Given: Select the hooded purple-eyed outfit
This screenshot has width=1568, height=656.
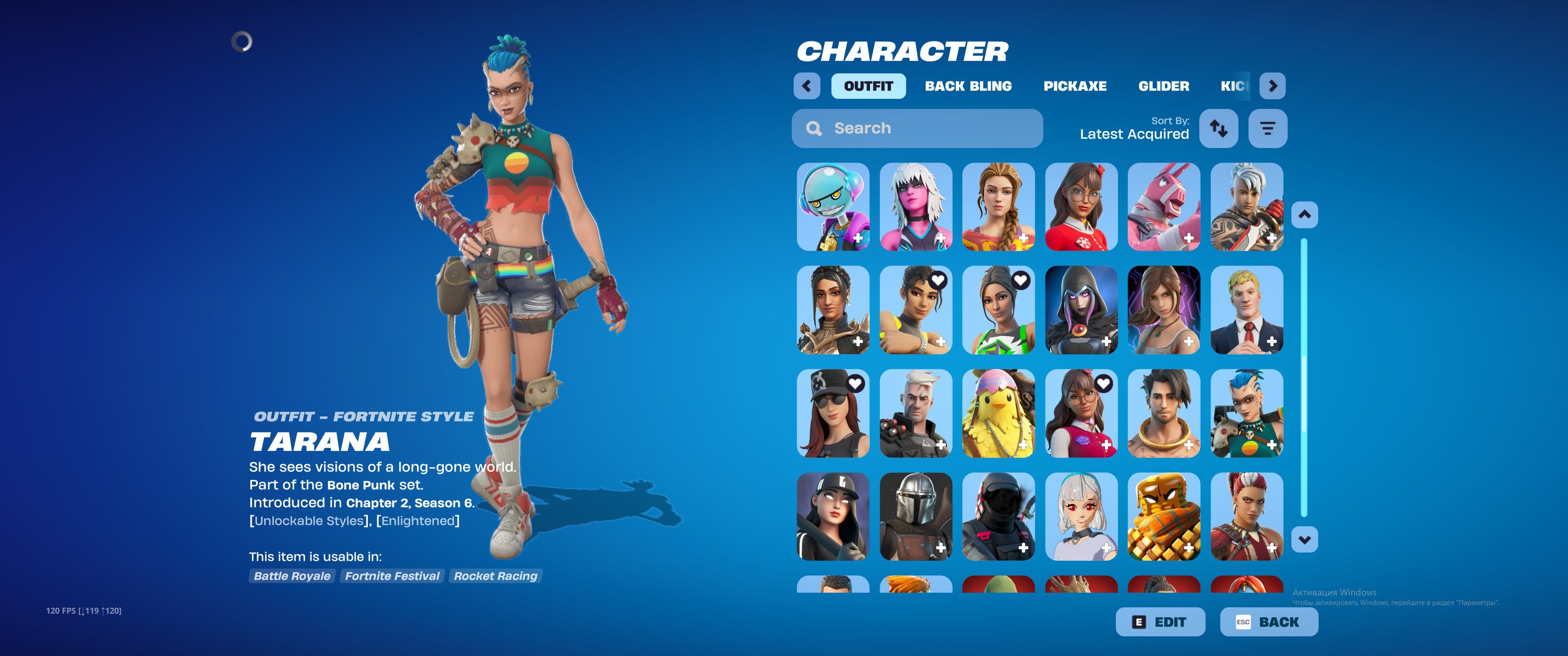Looking at the screenshot, I should click(x=1081, y=310).
